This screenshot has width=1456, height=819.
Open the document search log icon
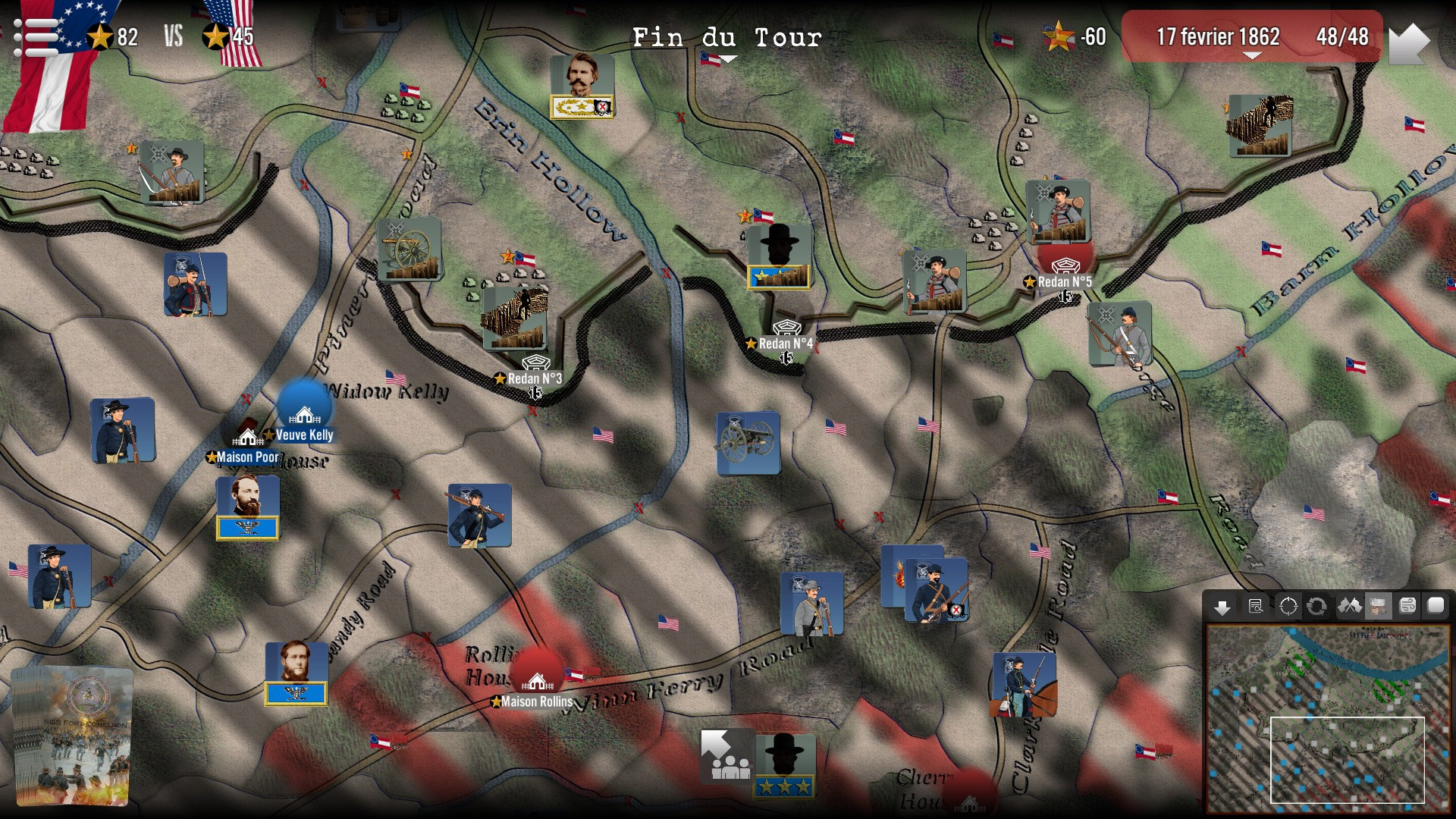click(x=1256, y=607)
